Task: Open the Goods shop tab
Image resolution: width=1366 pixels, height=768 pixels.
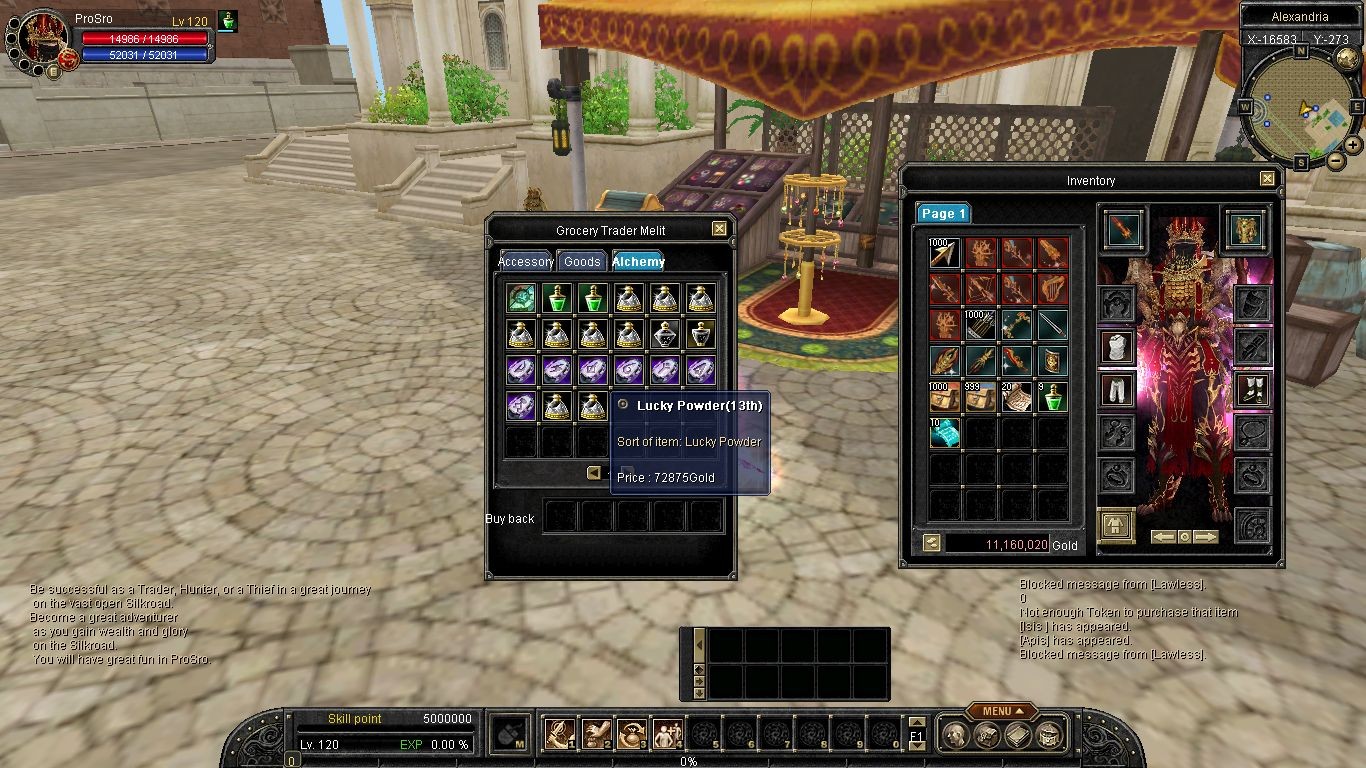Action: pyautogui.click(x=582, y=262)
